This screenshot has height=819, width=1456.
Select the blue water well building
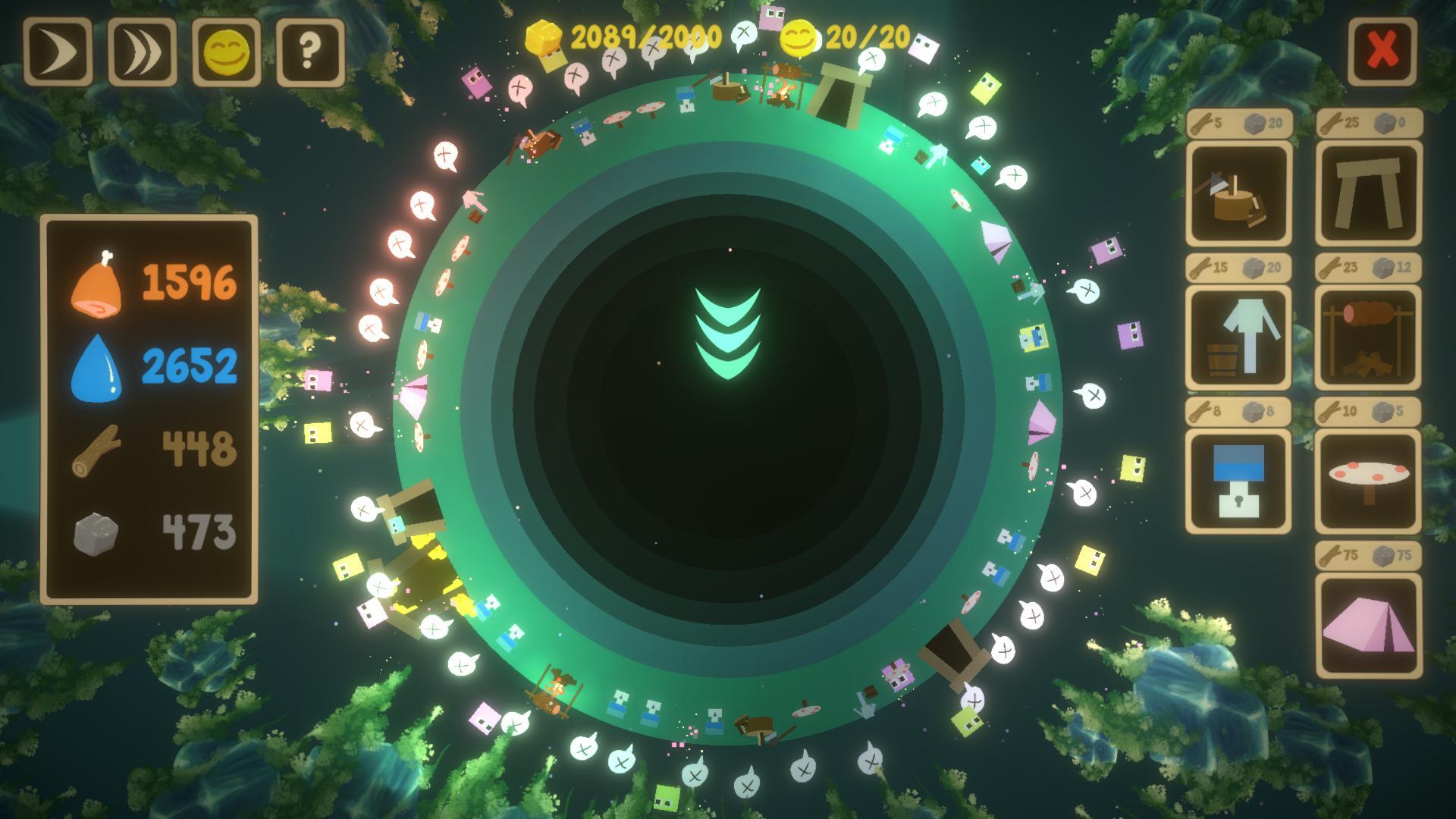(1238, 482)
